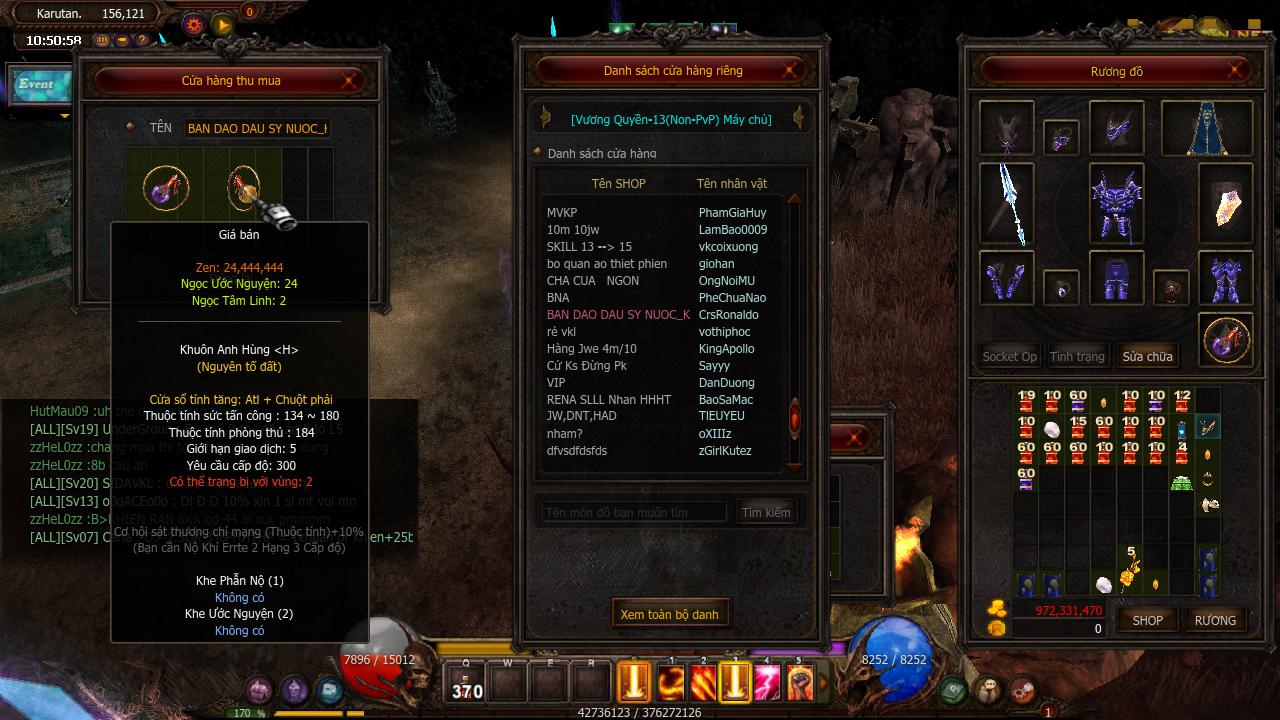Open the RƯƠNG storage button
Screen dimensions: 1280x720
pos(1215,620)
